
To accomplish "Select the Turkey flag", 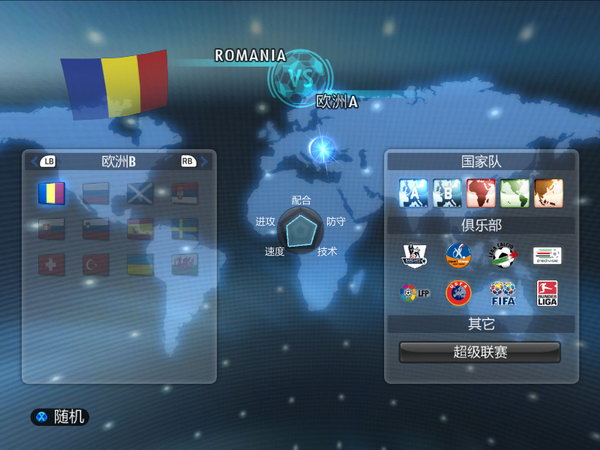I will point(96,265).
